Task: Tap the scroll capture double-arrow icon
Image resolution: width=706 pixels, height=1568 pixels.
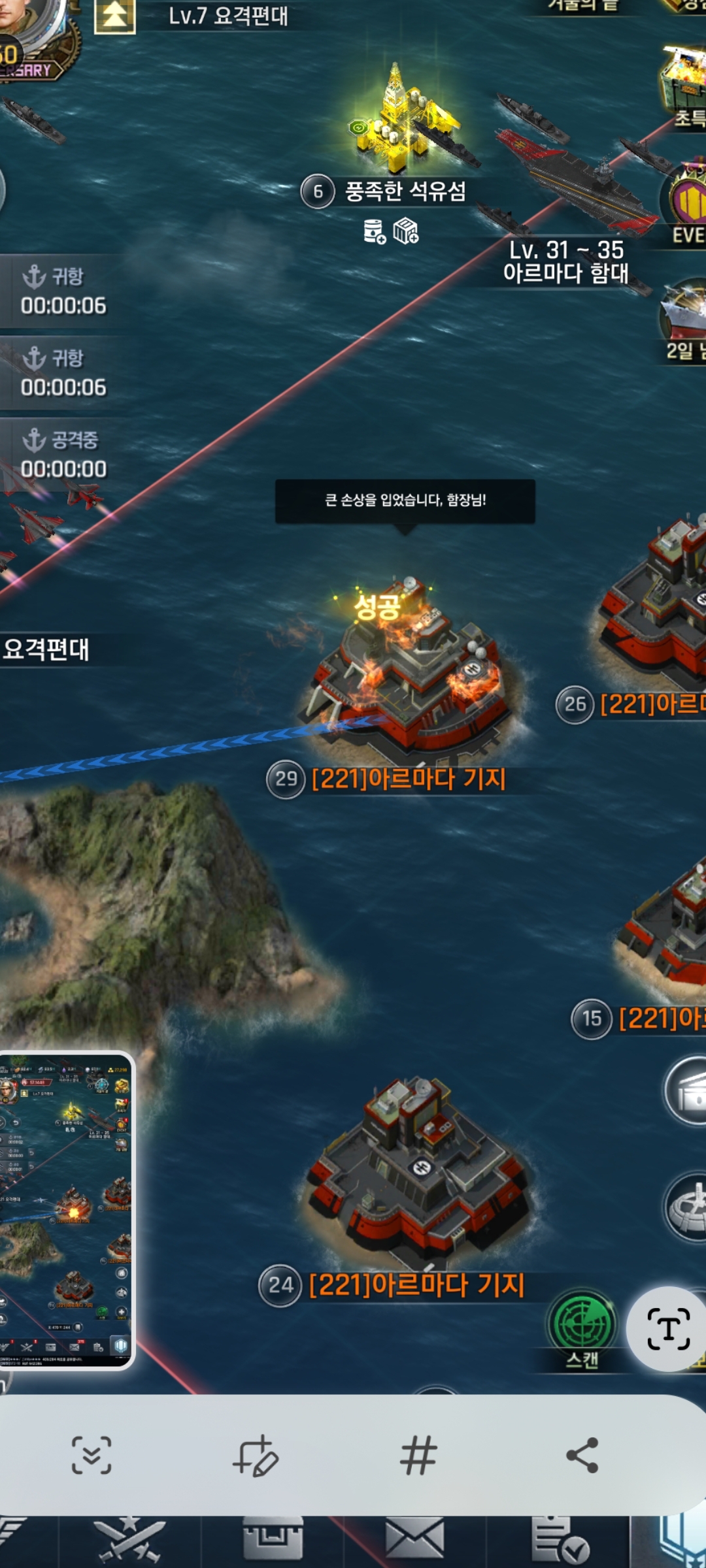Action: pyautogui.click(x=92, y=1456)
